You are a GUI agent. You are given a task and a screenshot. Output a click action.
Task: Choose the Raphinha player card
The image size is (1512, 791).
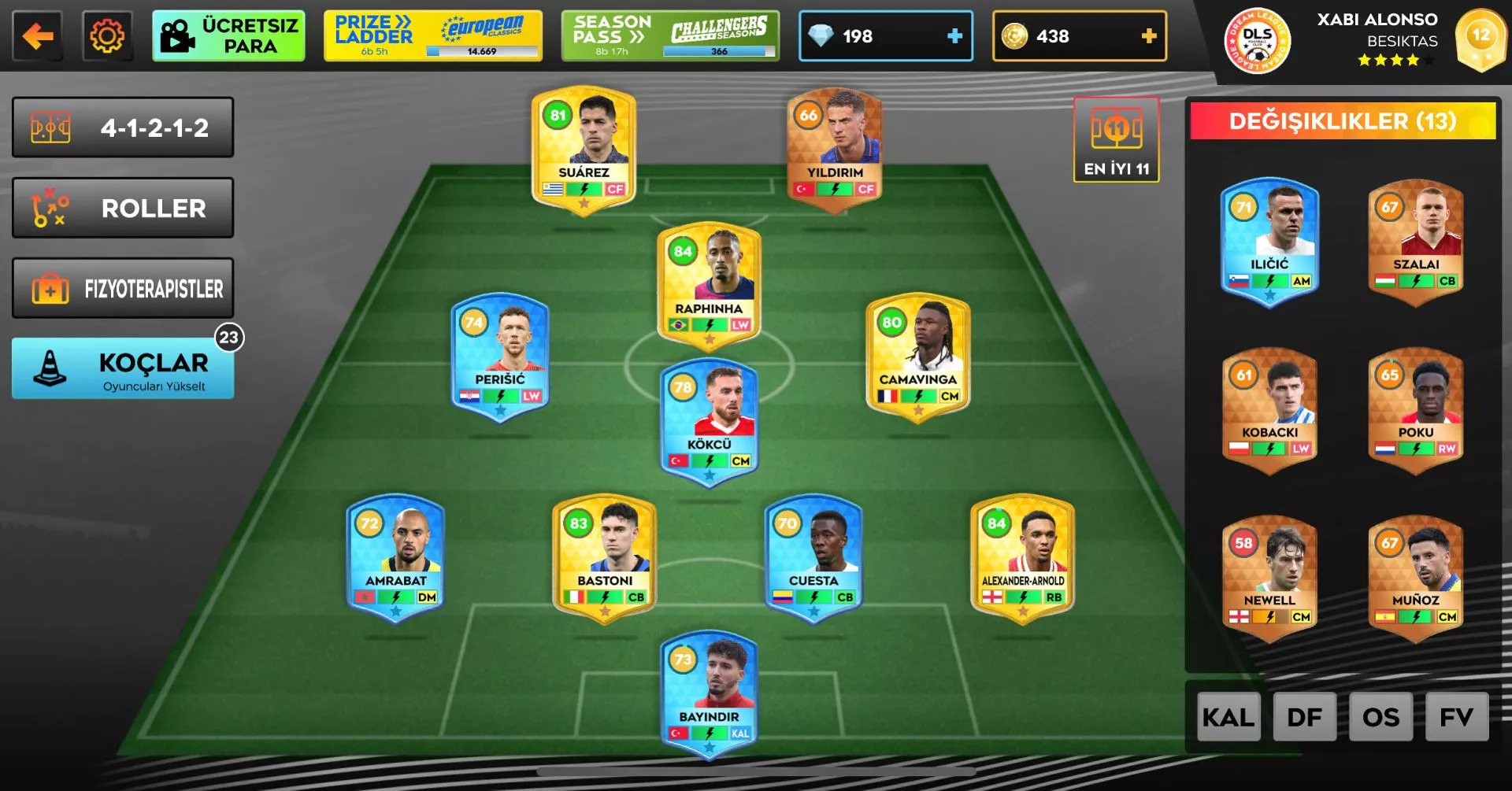point(709,283)
